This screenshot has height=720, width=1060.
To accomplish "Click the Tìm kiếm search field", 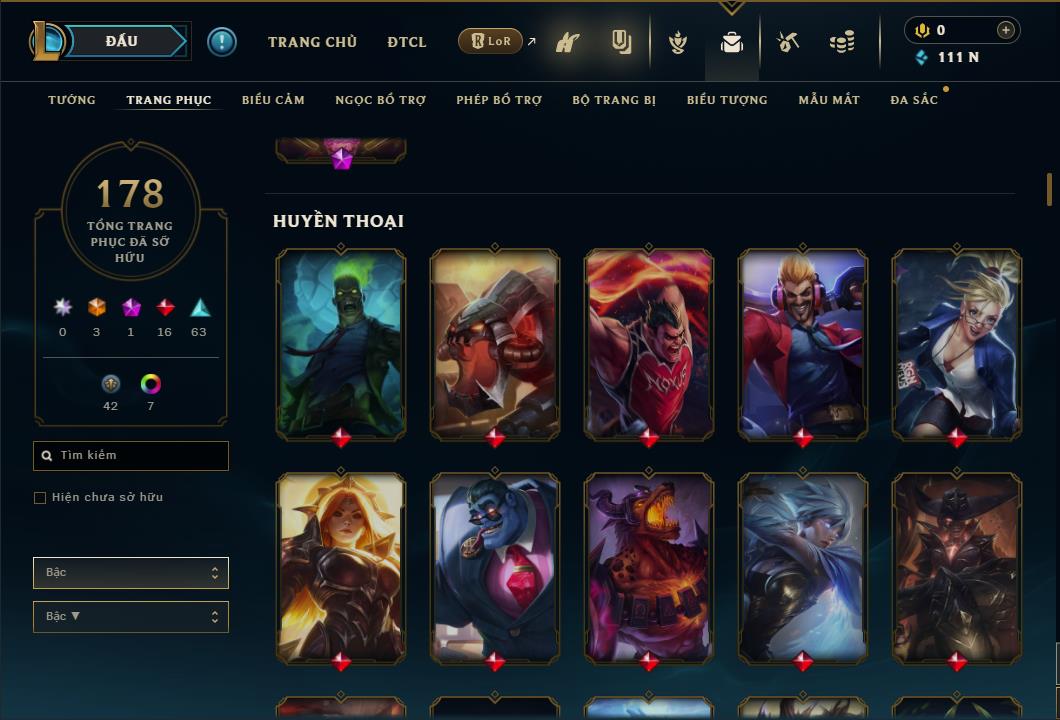I will point(131,456).
